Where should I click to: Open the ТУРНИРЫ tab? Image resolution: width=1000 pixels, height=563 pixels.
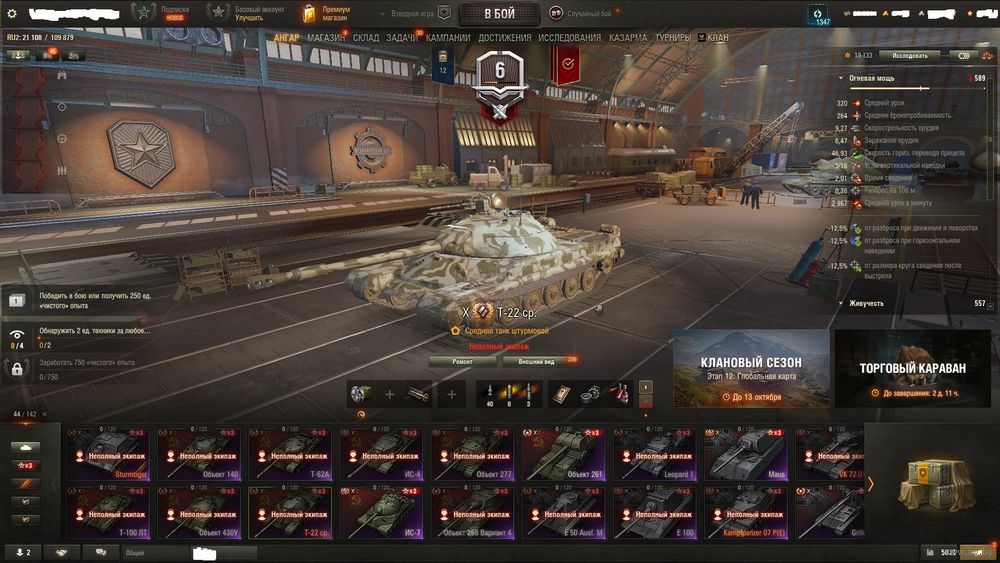674,38
